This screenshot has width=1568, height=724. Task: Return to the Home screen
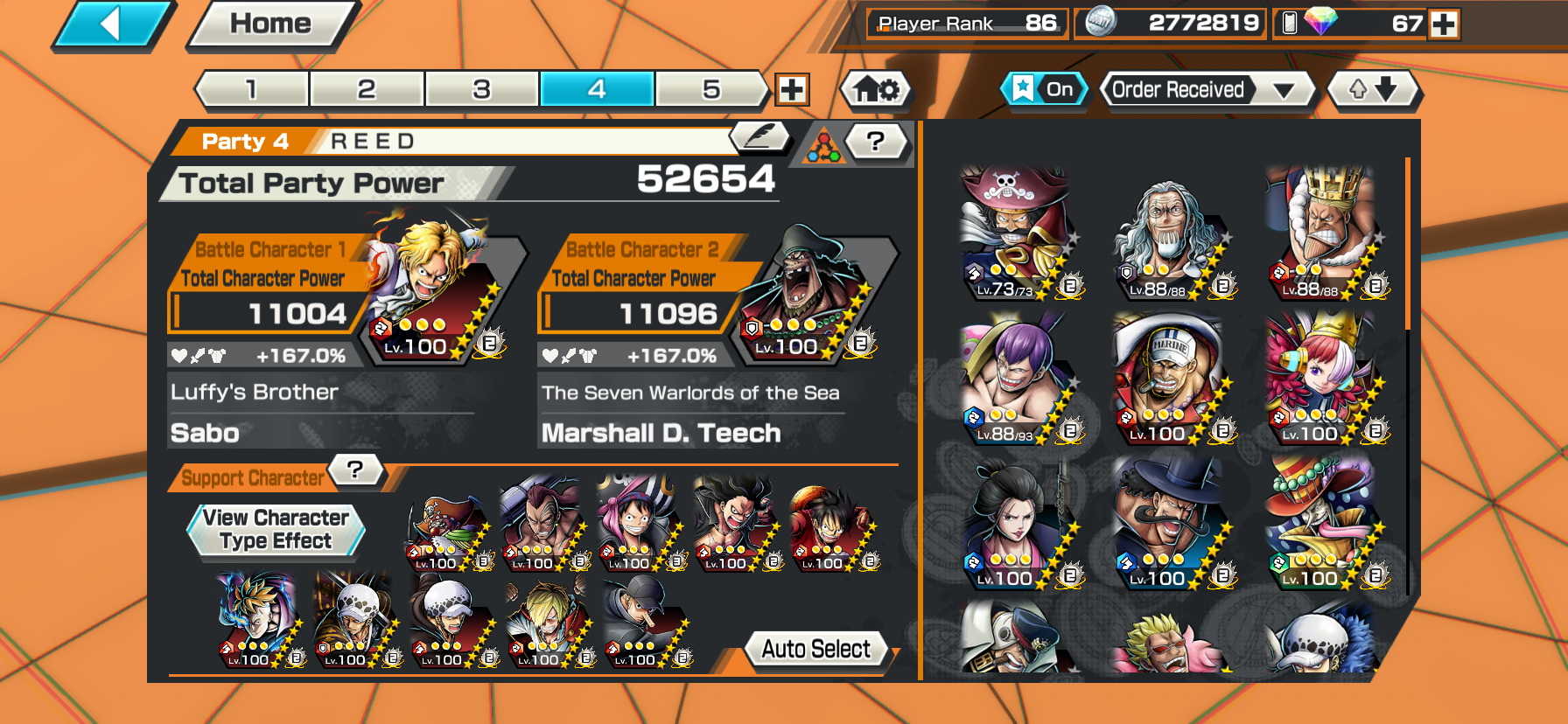click(x=270, y=24)
